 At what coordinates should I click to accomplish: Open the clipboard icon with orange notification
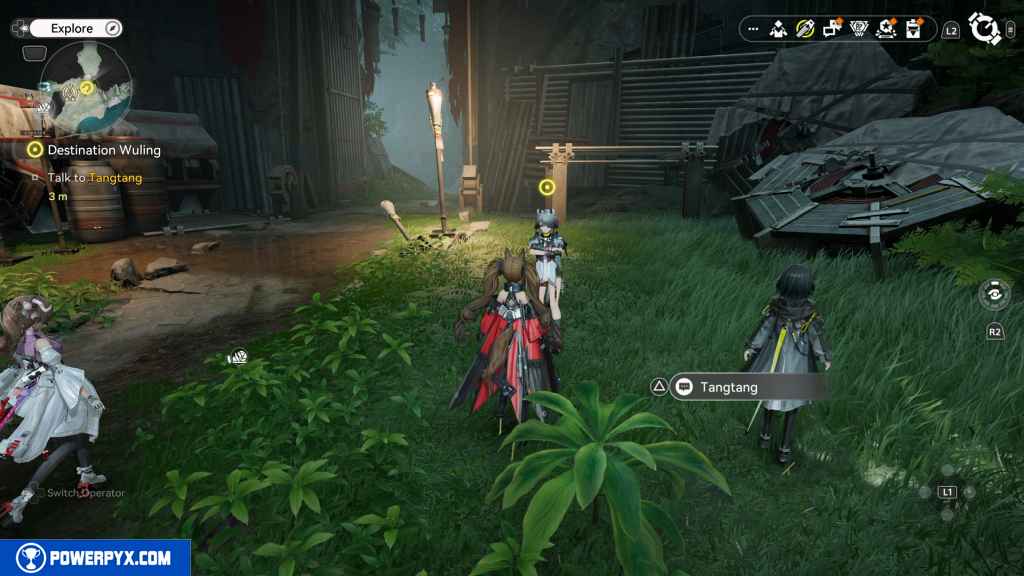(x=912, y=29)
